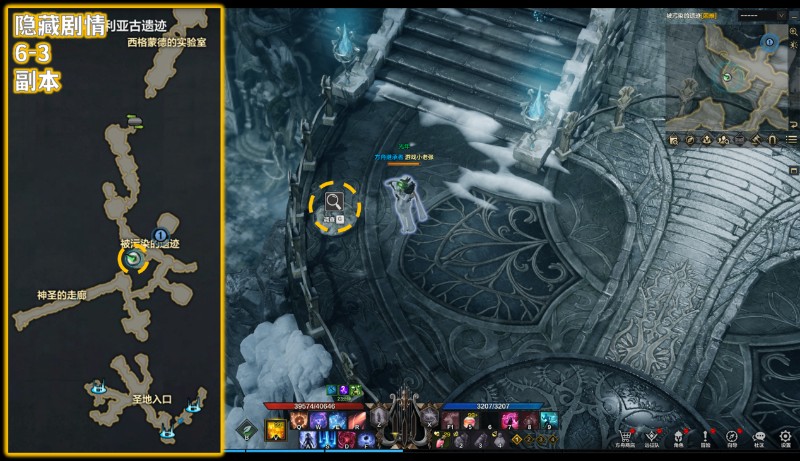Image resolution: width=800 pixels, height=461 pixels.
Task: Open the community chat bubble menu
Action: [759, 436]
